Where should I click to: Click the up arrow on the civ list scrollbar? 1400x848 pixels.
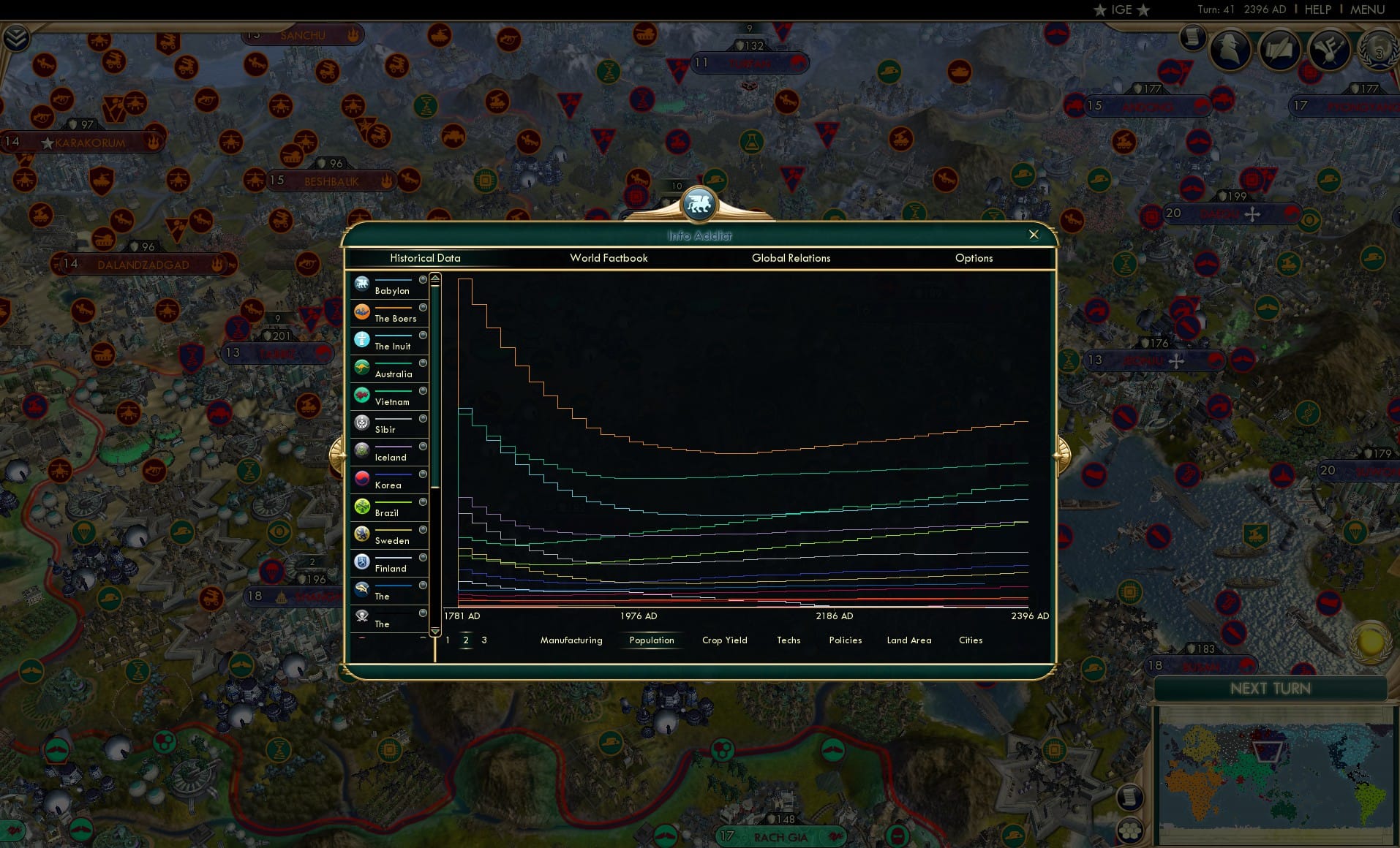[x=434, y=276]
